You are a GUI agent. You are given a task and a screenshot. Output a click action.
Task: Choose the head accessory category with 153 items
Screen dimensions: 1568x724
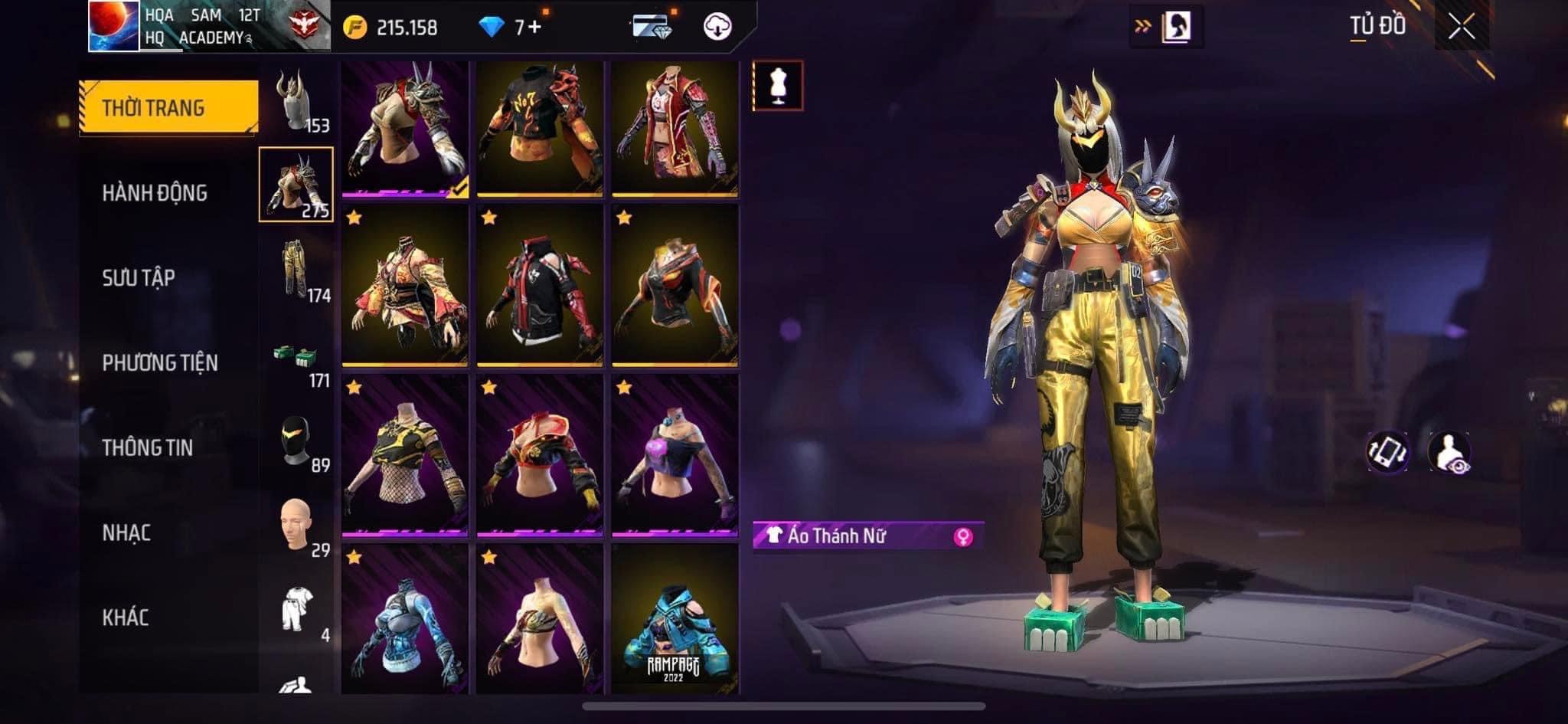click(x=296, y=103)
